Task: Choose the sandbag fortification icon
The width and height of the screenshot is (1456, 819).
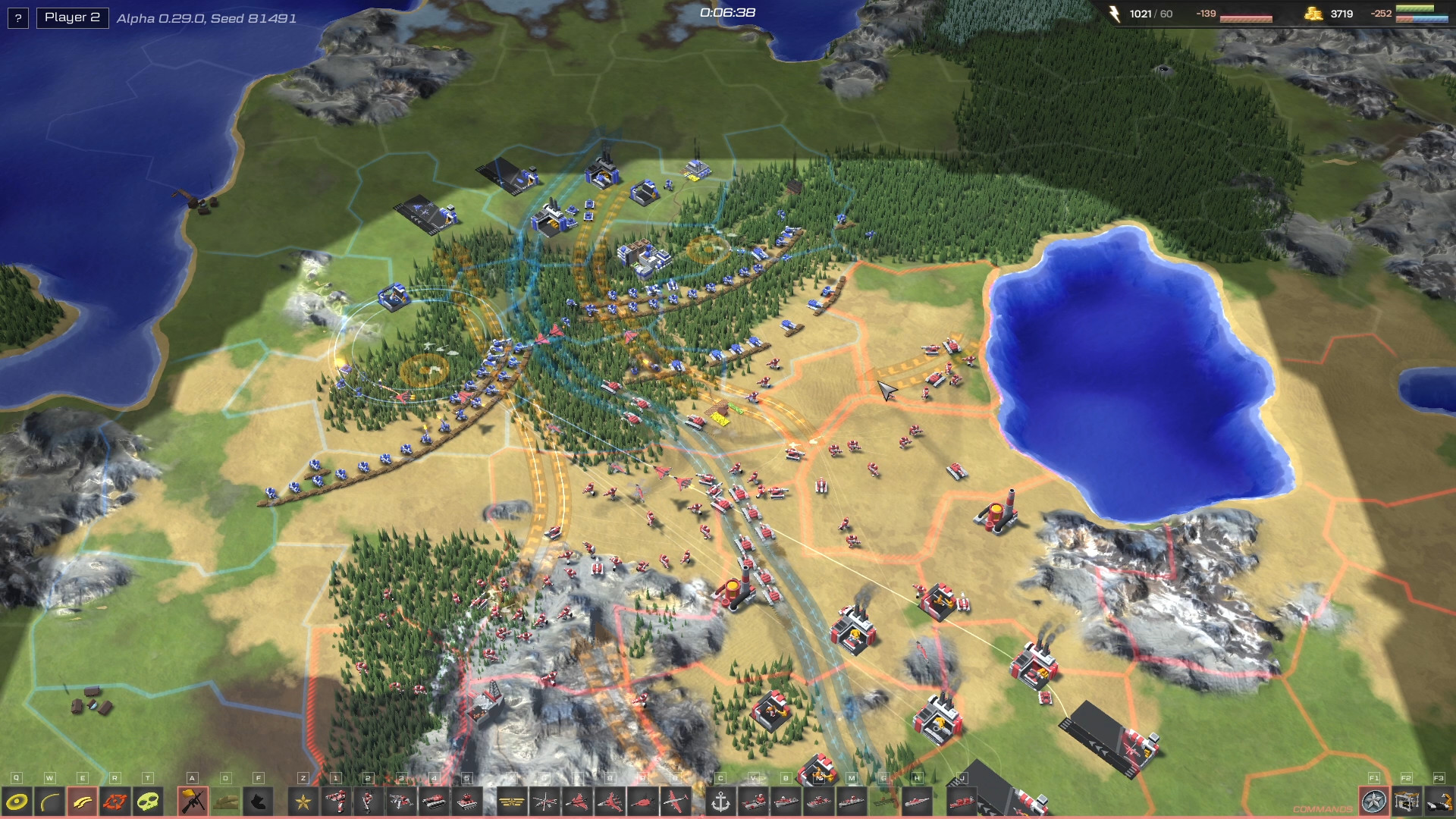Action: point(225,801)
